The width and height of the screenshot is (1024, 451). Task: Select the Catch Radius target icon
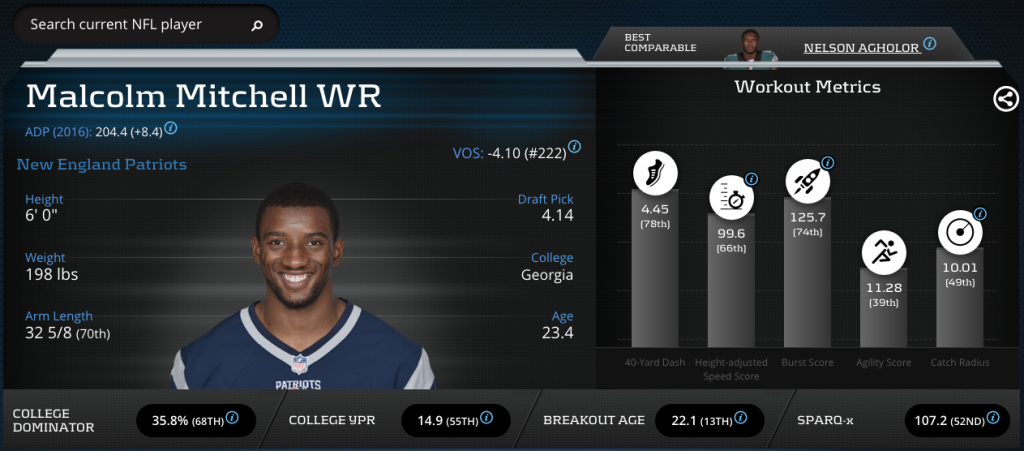(x=959, y=231)
